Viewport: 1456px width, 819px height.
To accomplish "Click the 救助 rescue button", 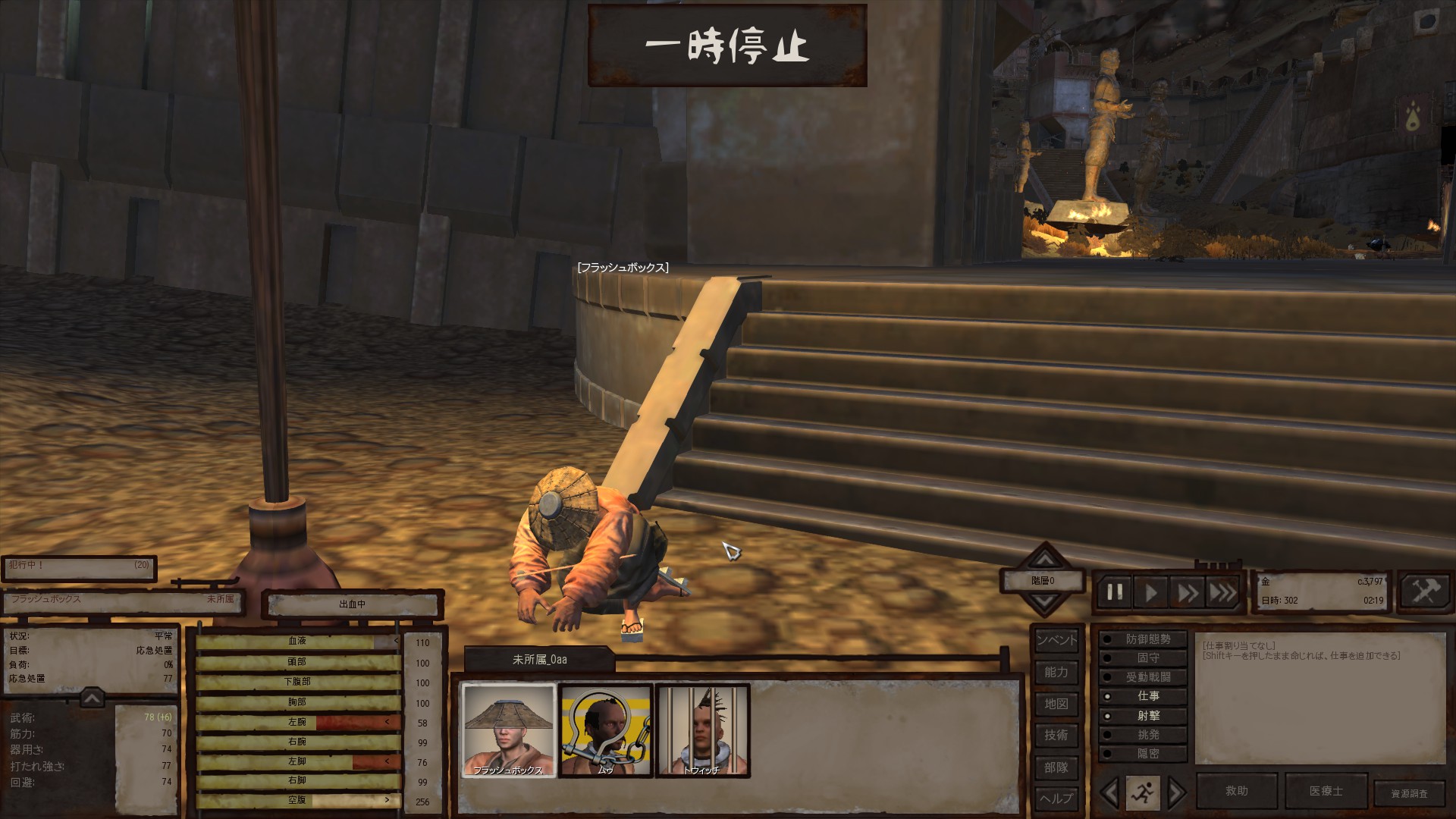I will tap(1237, 791).
